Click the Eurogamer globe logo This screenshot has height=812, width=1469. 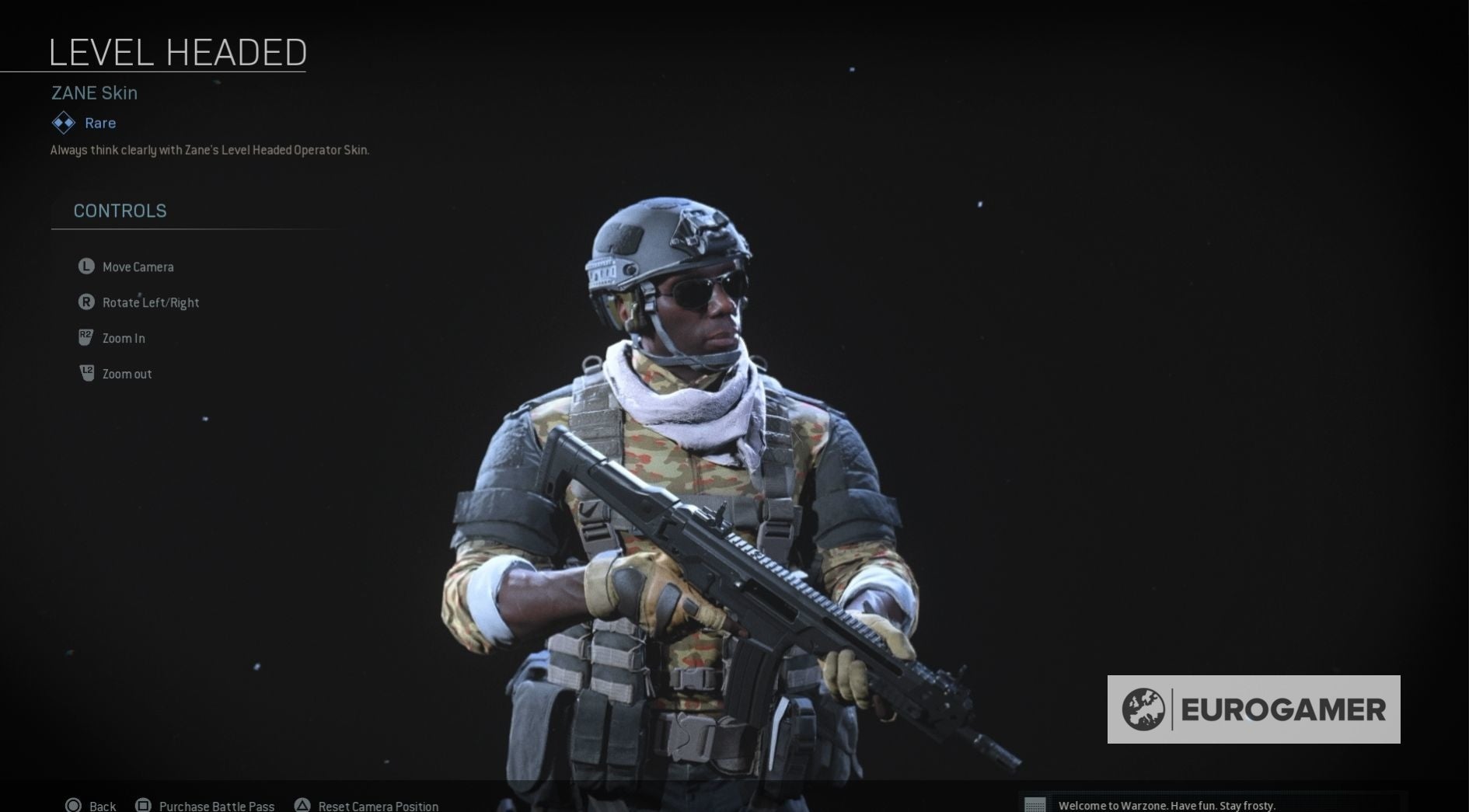pos(1145,708)
